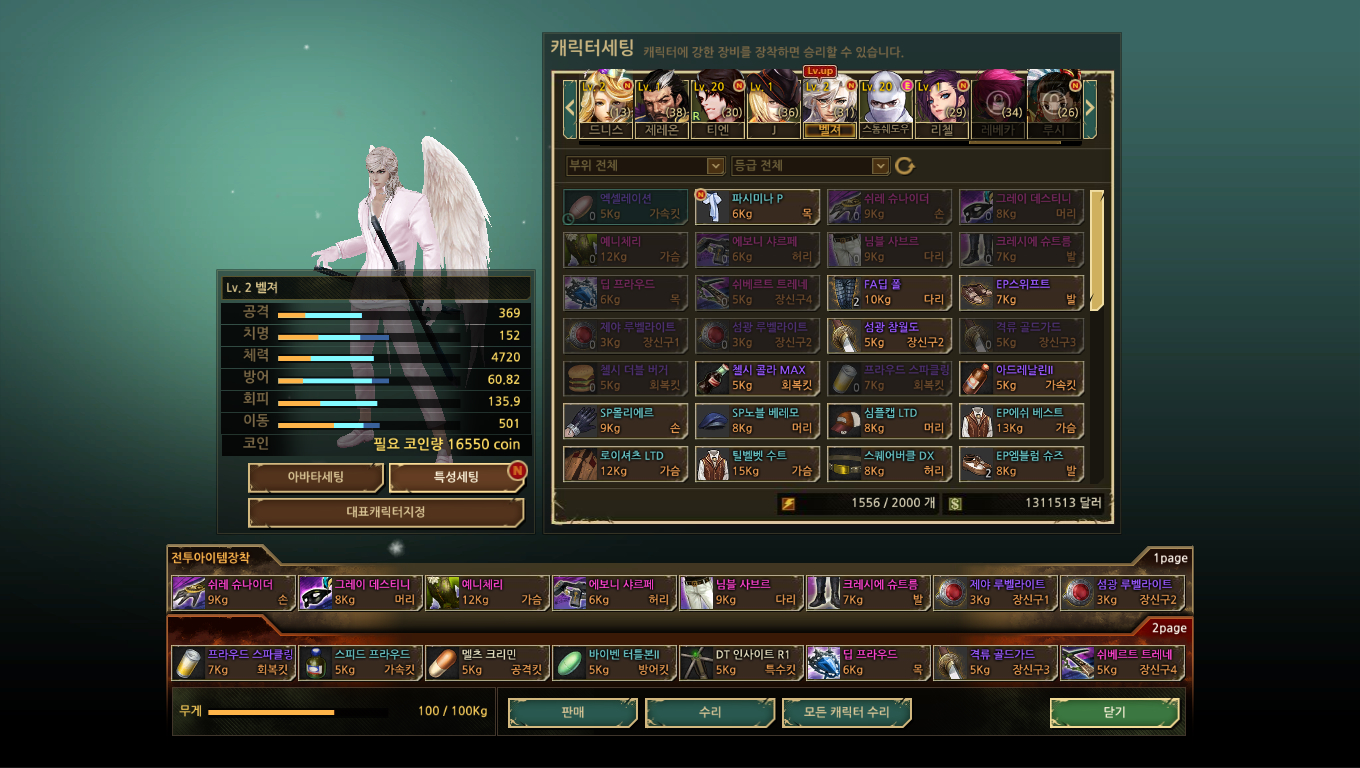Switch to equipment 2page tab
Viewport: 1360px width, 768px height.
point(1168,628)
